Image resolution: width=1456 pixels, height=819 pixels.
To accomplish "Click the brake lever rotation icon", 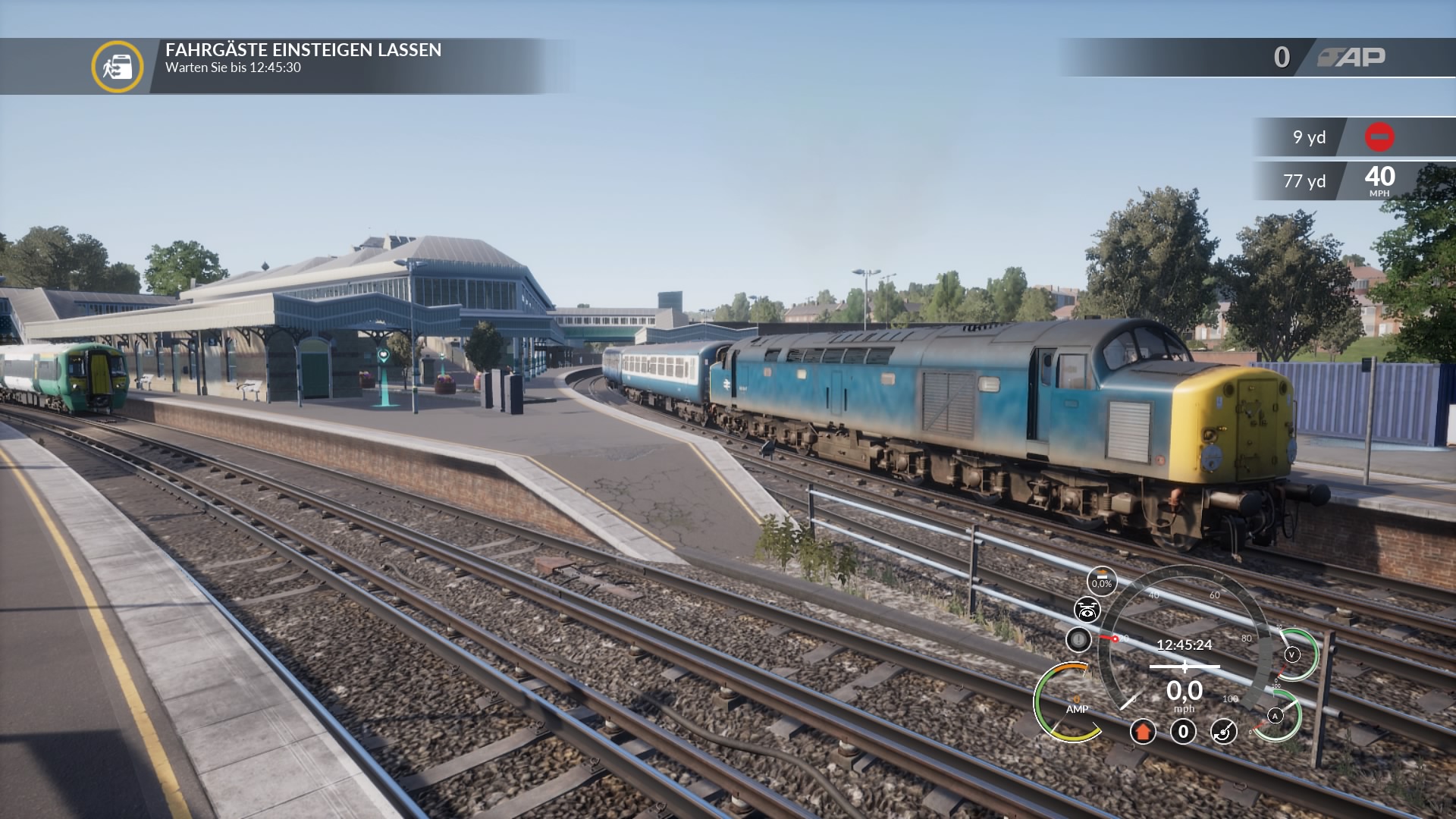I will (x=1223, y=732).
